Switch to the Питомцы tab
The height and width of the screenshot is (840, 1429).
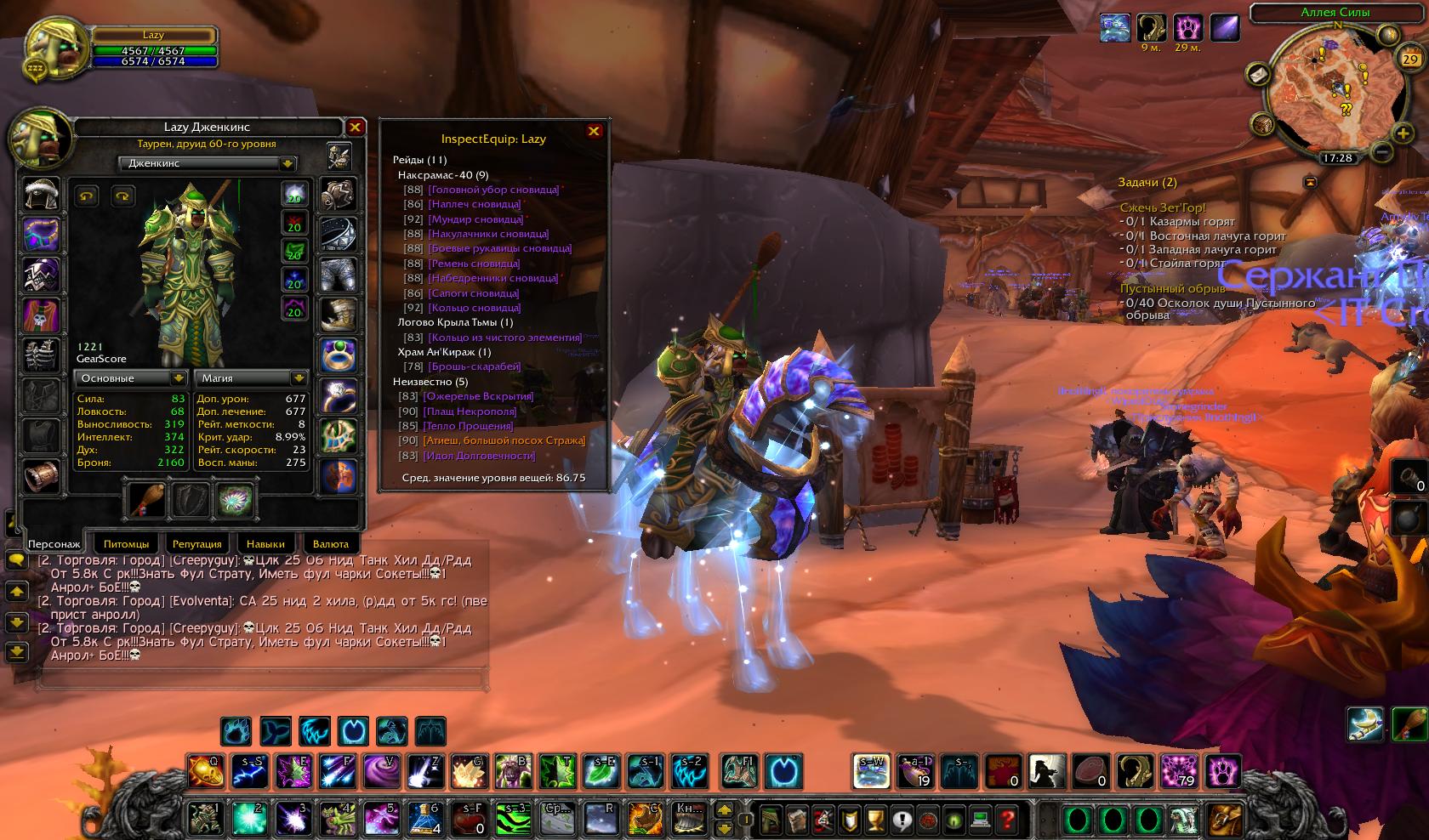point(126,543)
